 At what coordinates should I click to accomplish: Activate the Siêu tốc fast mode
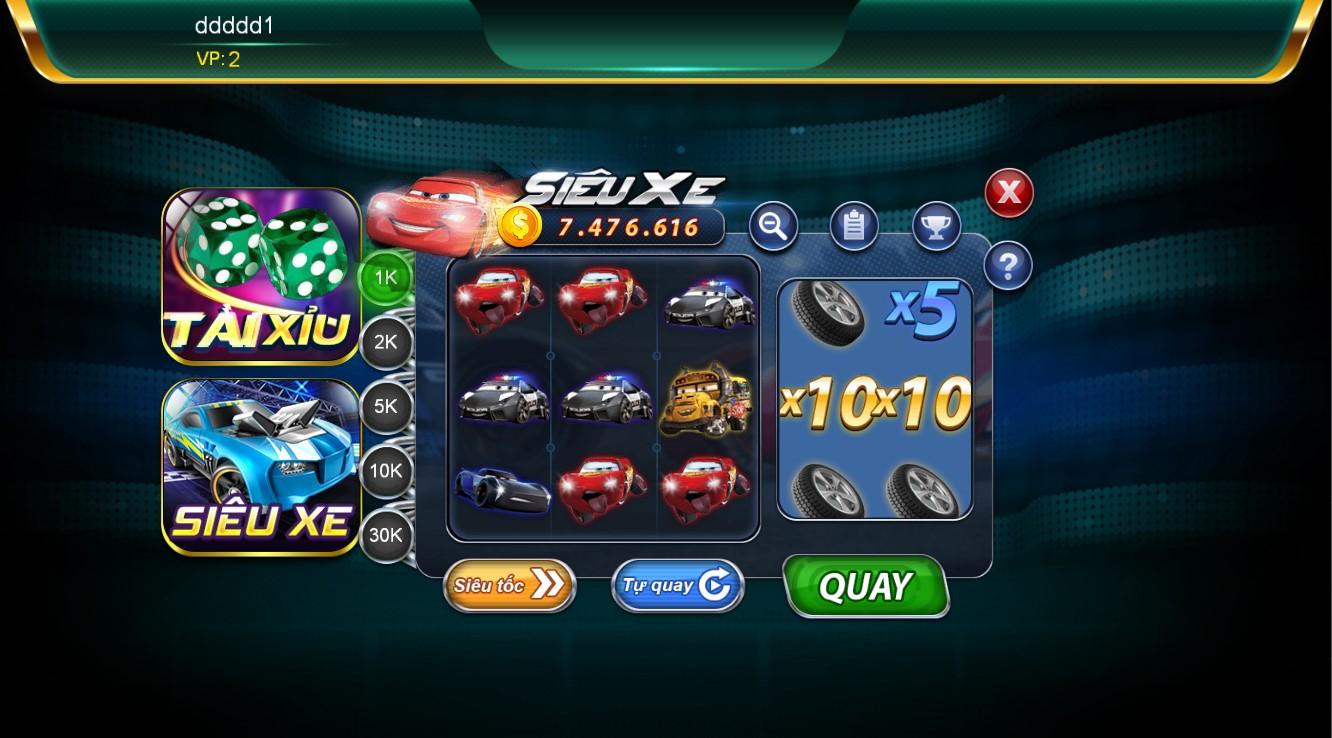point(509,585)
